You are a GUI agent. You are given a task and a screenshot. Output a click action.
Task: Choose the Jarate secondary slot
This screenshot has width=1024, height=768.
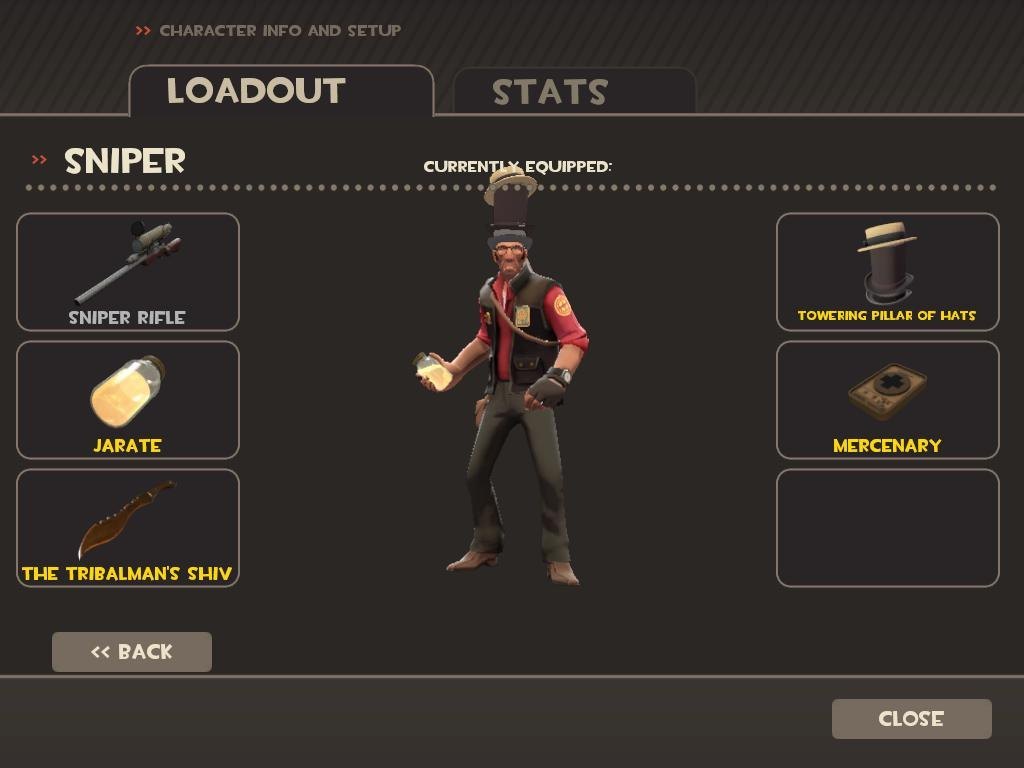128,400
